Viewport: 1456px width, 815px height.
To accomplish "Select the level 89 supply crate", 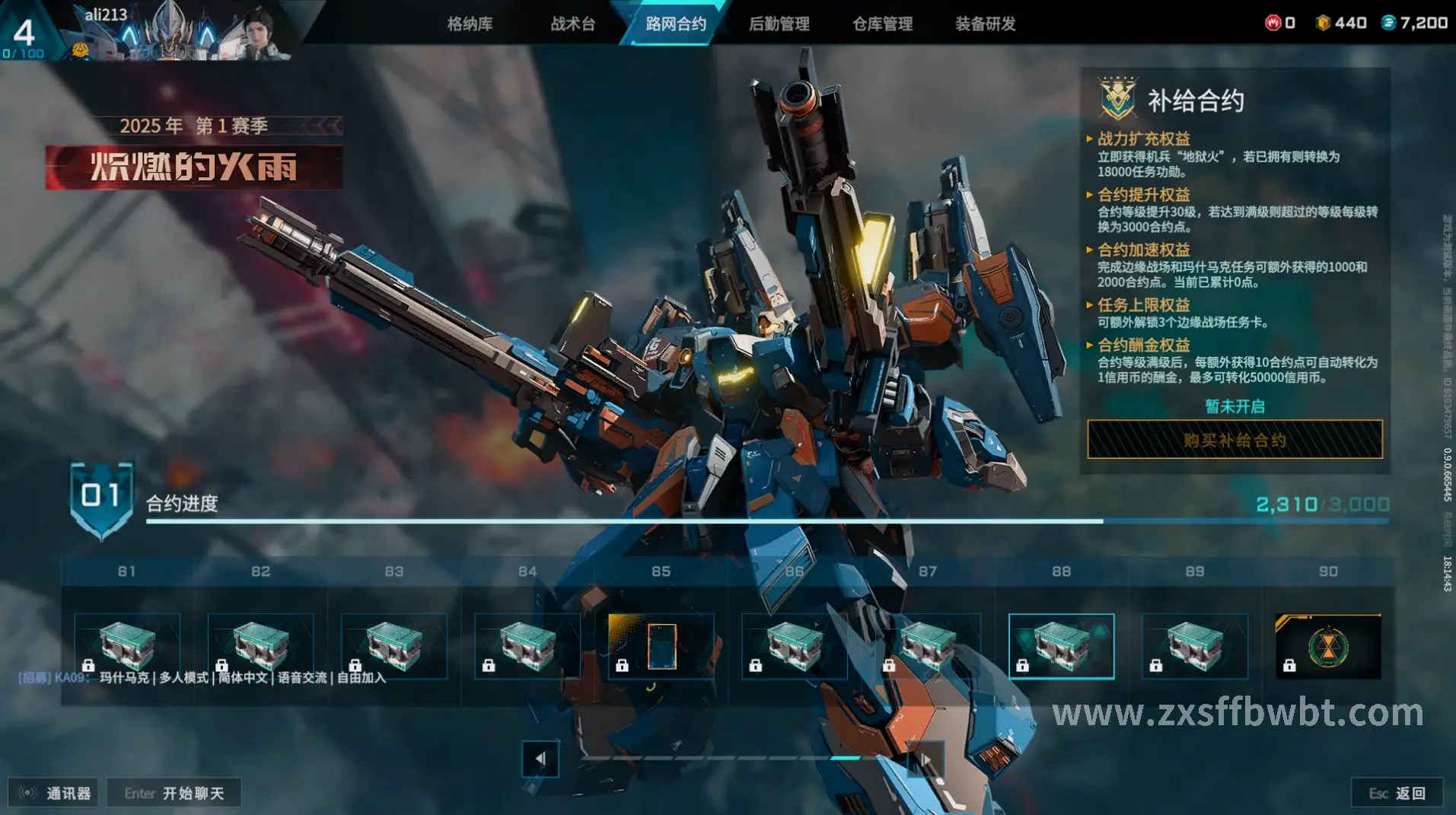I will pyautogui.click(x=1194, y=646).
